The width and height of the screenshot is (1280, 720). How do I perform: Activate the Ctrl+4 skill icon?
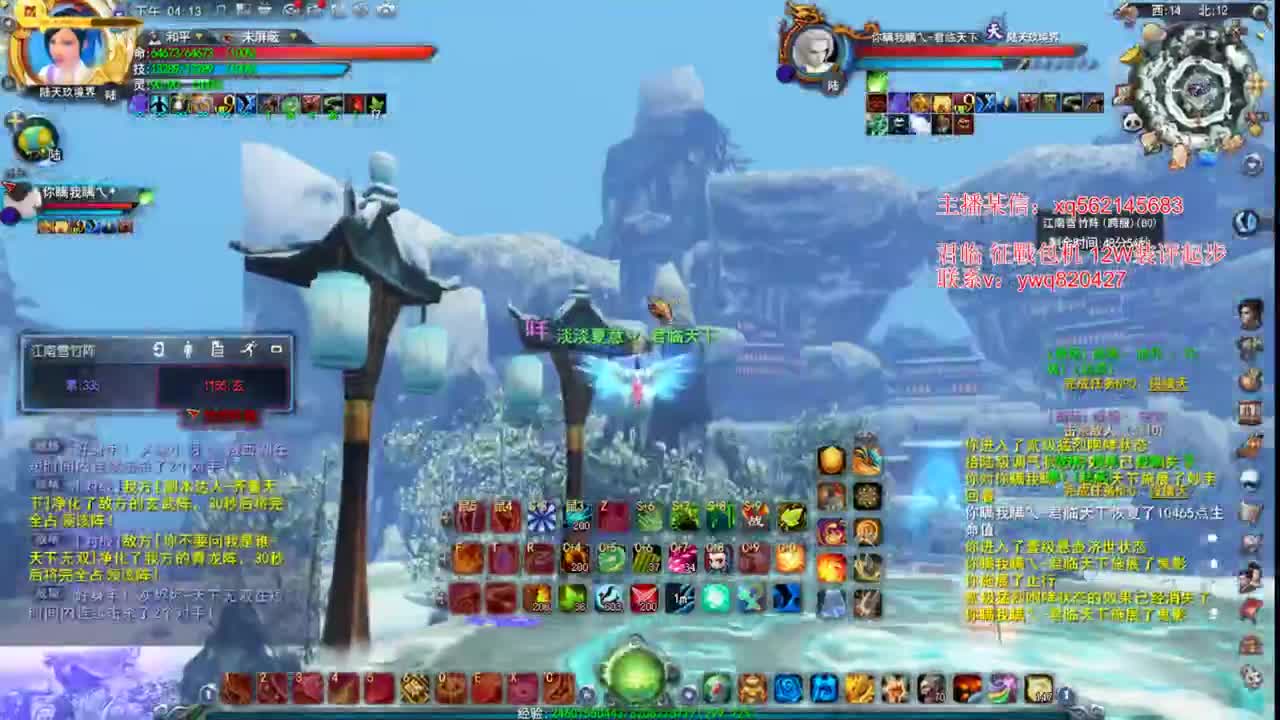coord(573,556)
